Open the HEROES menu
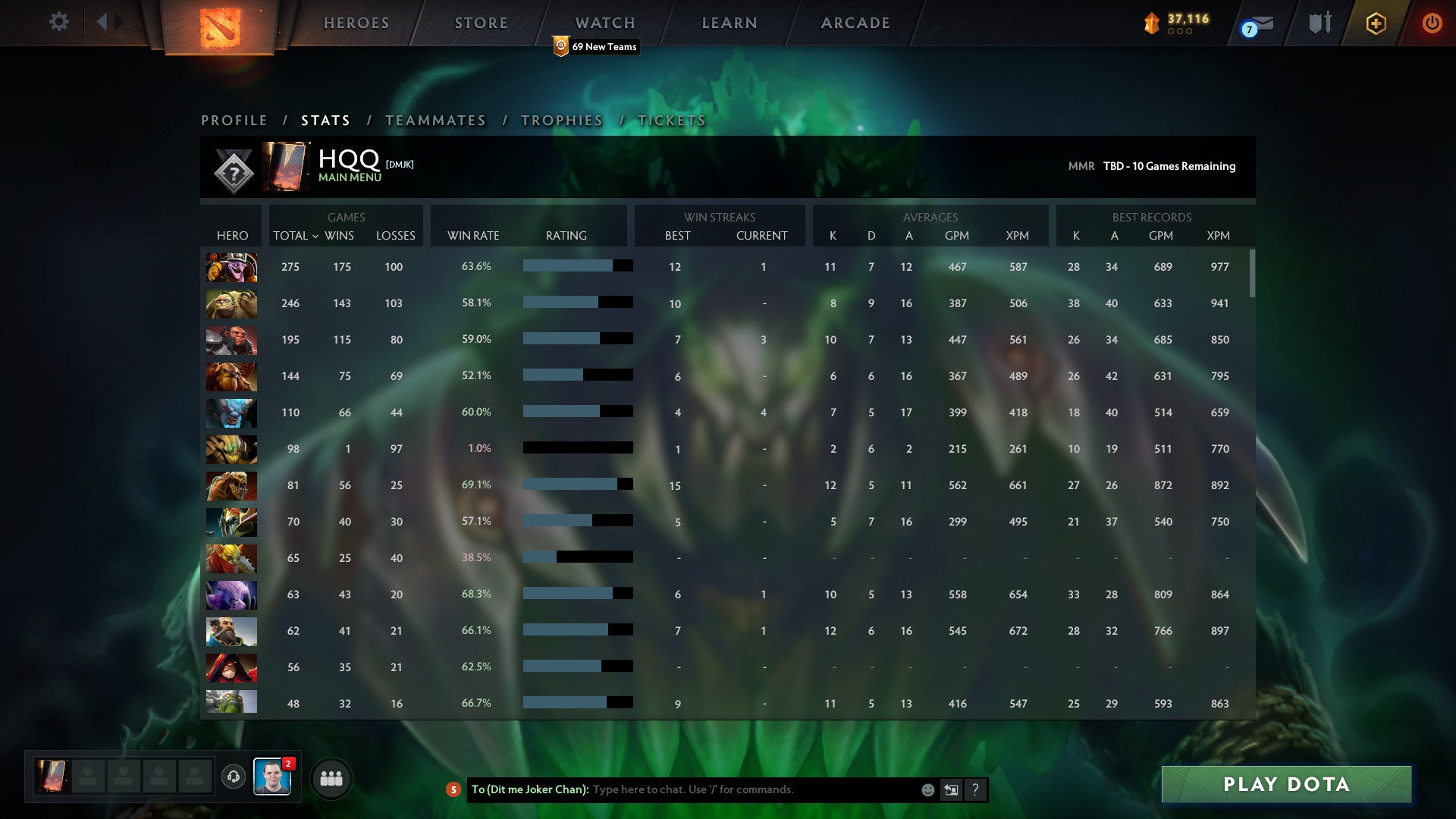The image size is (1456, 819). click(356, 22)
